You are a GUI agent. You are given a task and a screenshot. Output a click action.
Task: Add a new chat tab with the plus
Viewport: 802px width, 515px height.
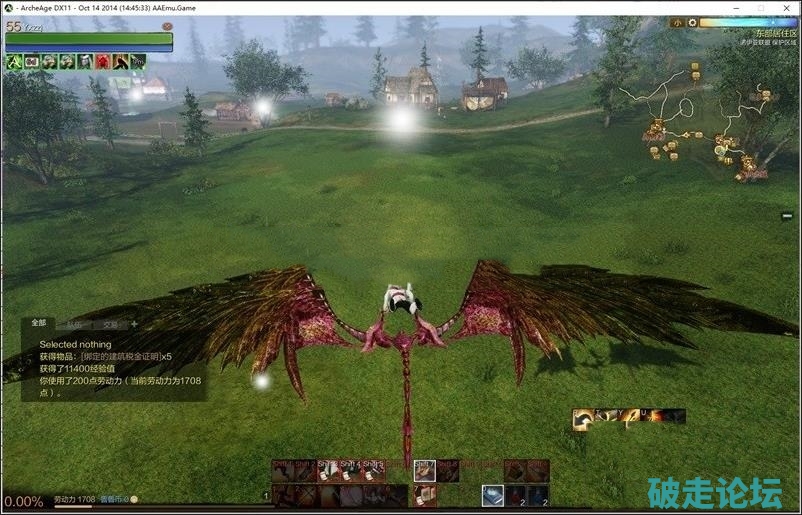(134, 324)
